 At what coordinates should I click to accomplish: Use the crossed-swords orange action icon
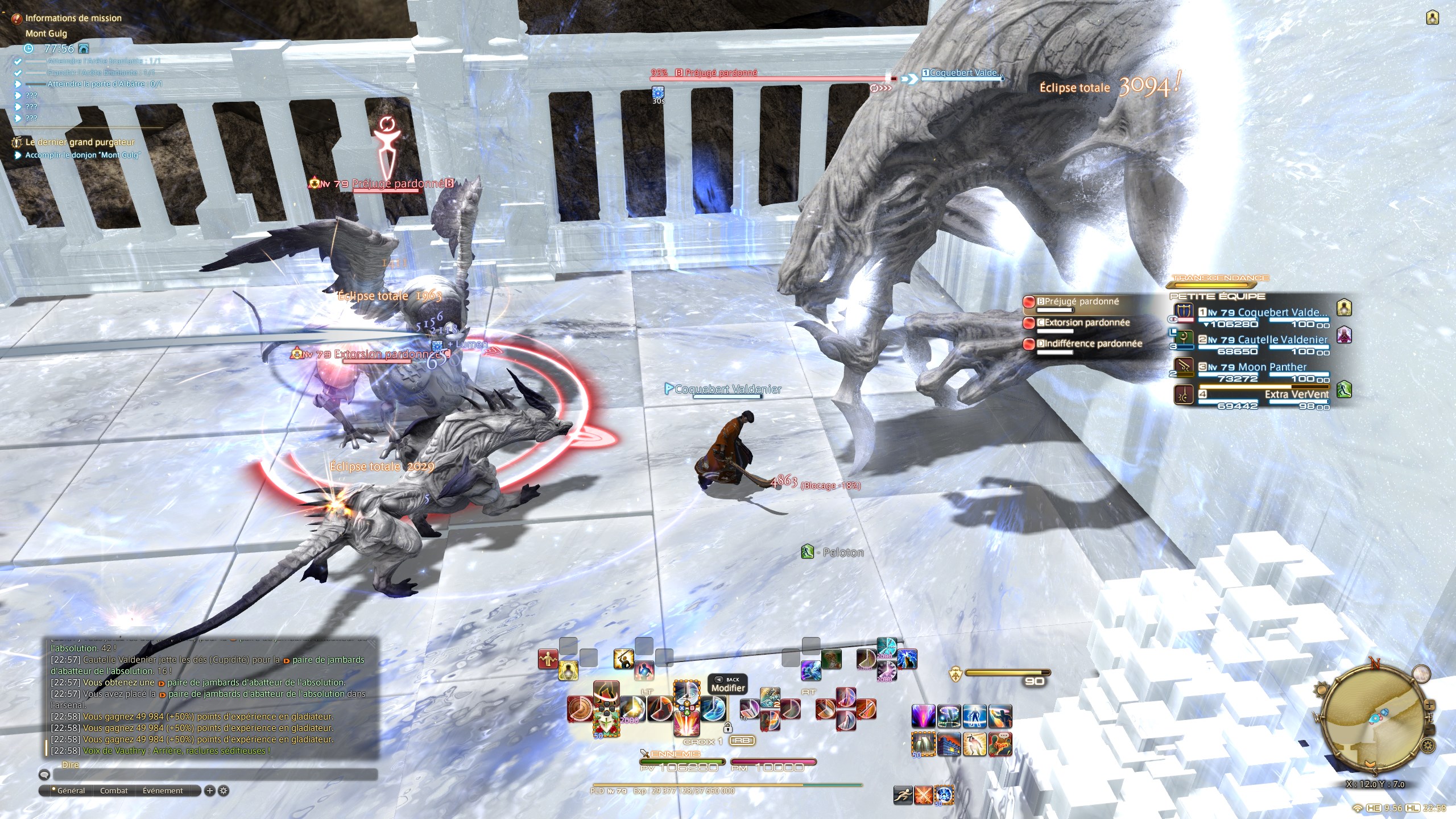pyautogui.click(x=924, y=795)
